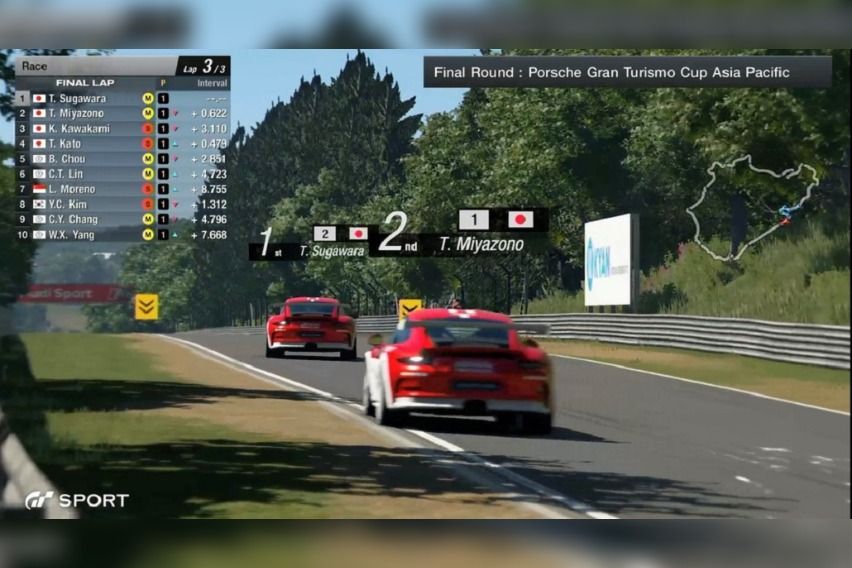Pick Y.C. Kim from the standings
Screen dimensions: 852x568
[122, 204]
